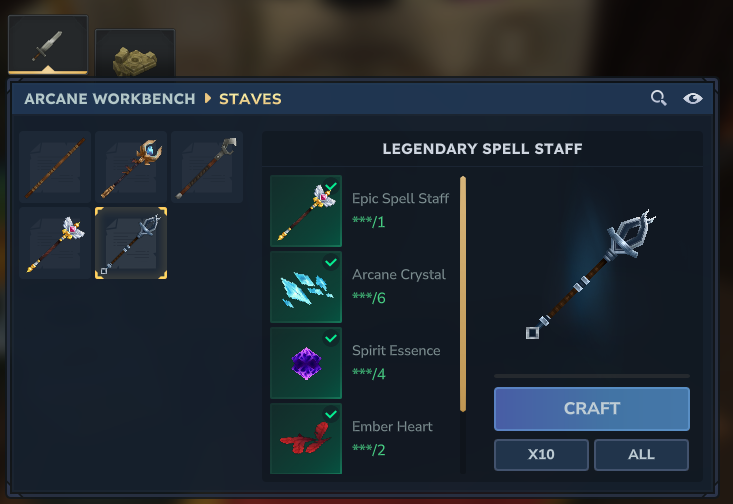Image resolution: width=733 pixels, height=504 pixels.
Task: Toggle the eye visibility filter
Action: click(692, 98)
